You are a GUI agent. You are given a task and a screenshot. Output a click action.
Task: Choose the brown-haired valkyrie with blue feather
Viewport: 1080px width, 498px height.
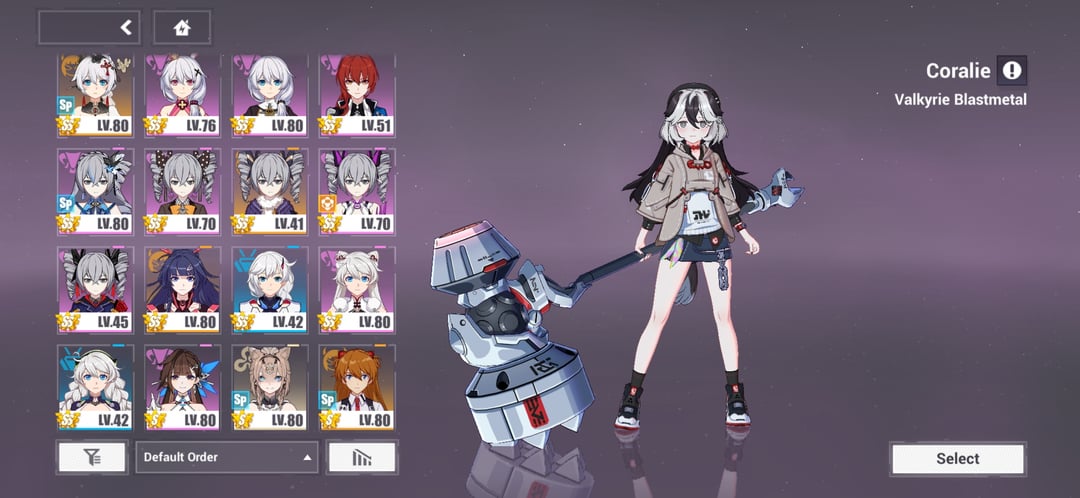pos(181,383)
